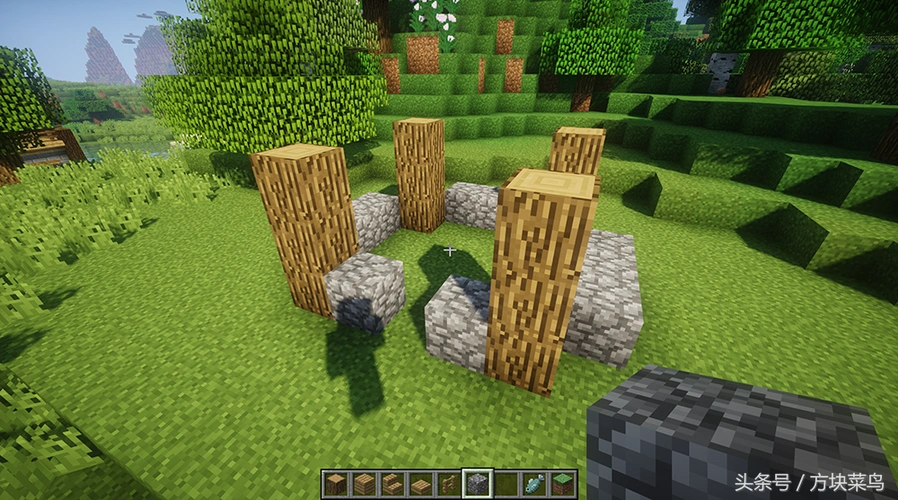This screenshot has height=500, width=898.
Task: Select the oak planks hotbar slot
Action: (x=364, y=484)
